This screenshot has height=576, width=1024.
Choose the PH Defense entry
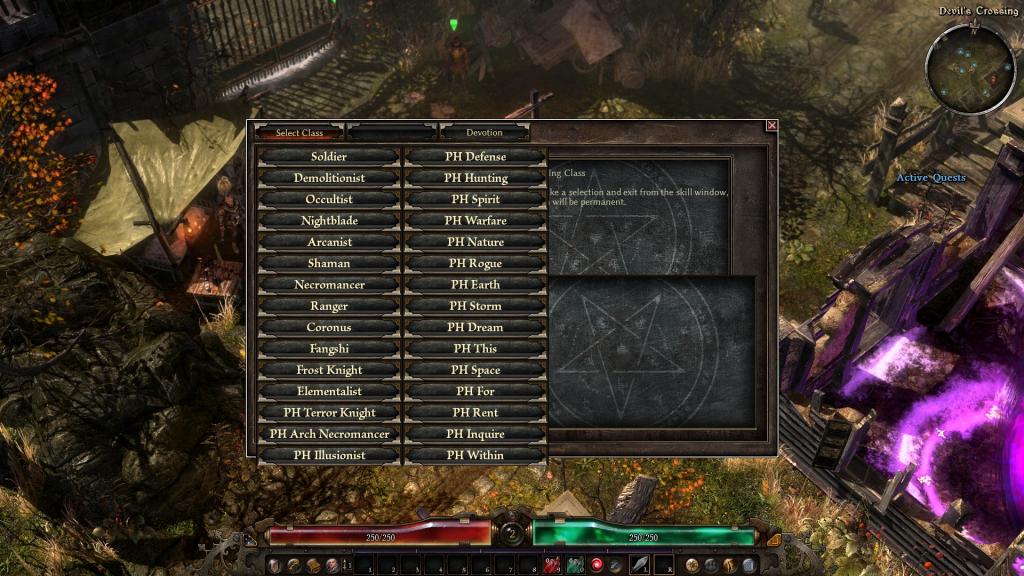click(x=476, y=157)
